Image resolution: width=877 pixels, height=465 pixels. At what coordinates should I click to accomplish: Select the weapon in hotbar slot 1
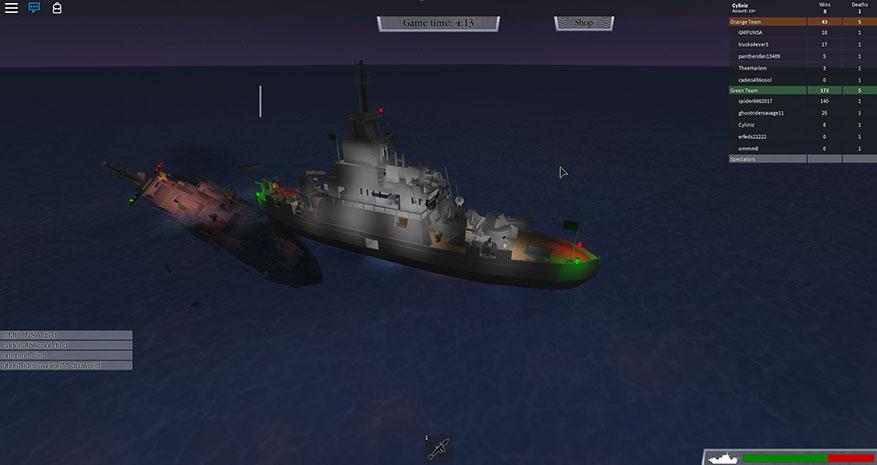coord(437,450)
